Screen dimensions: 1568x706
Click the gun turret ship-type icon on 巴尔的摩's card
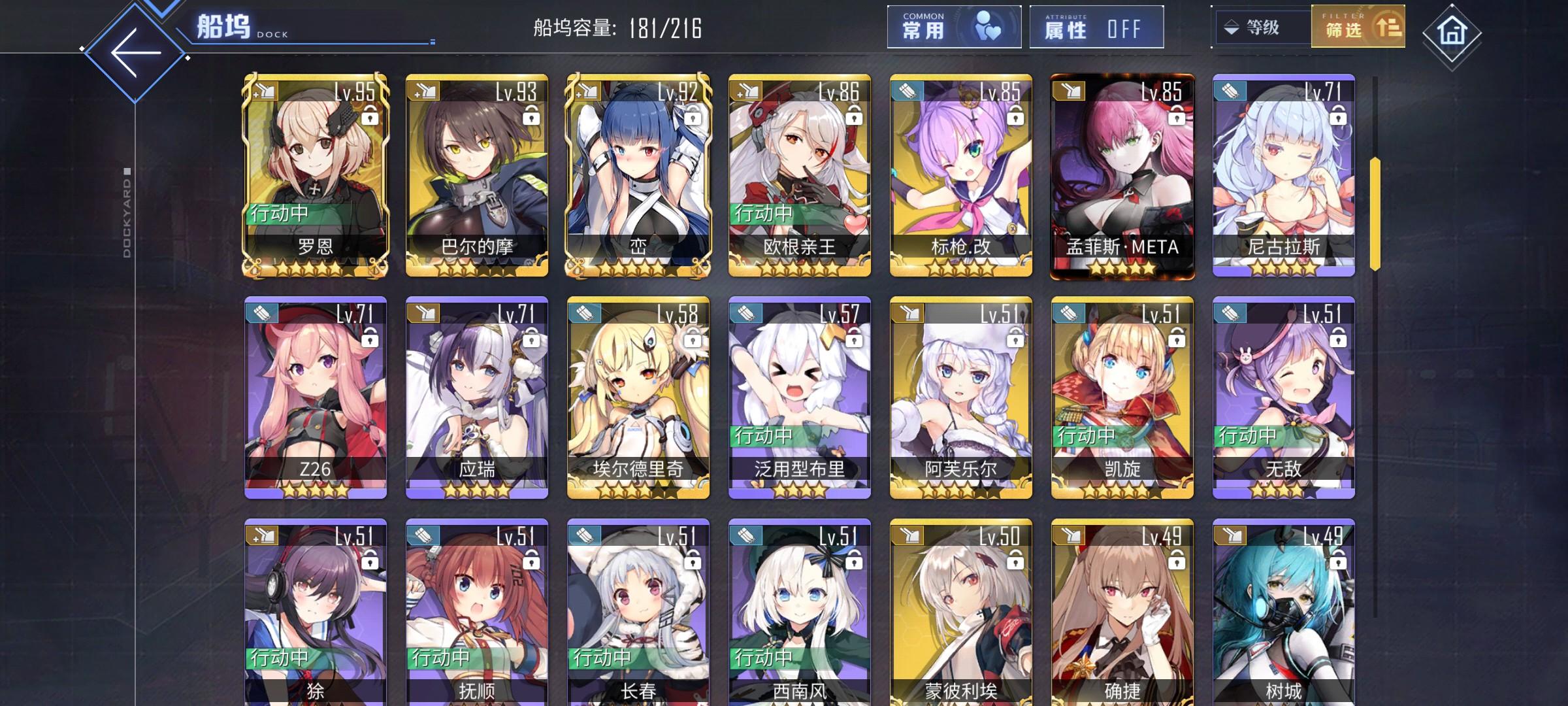click(x=422, y=90)
